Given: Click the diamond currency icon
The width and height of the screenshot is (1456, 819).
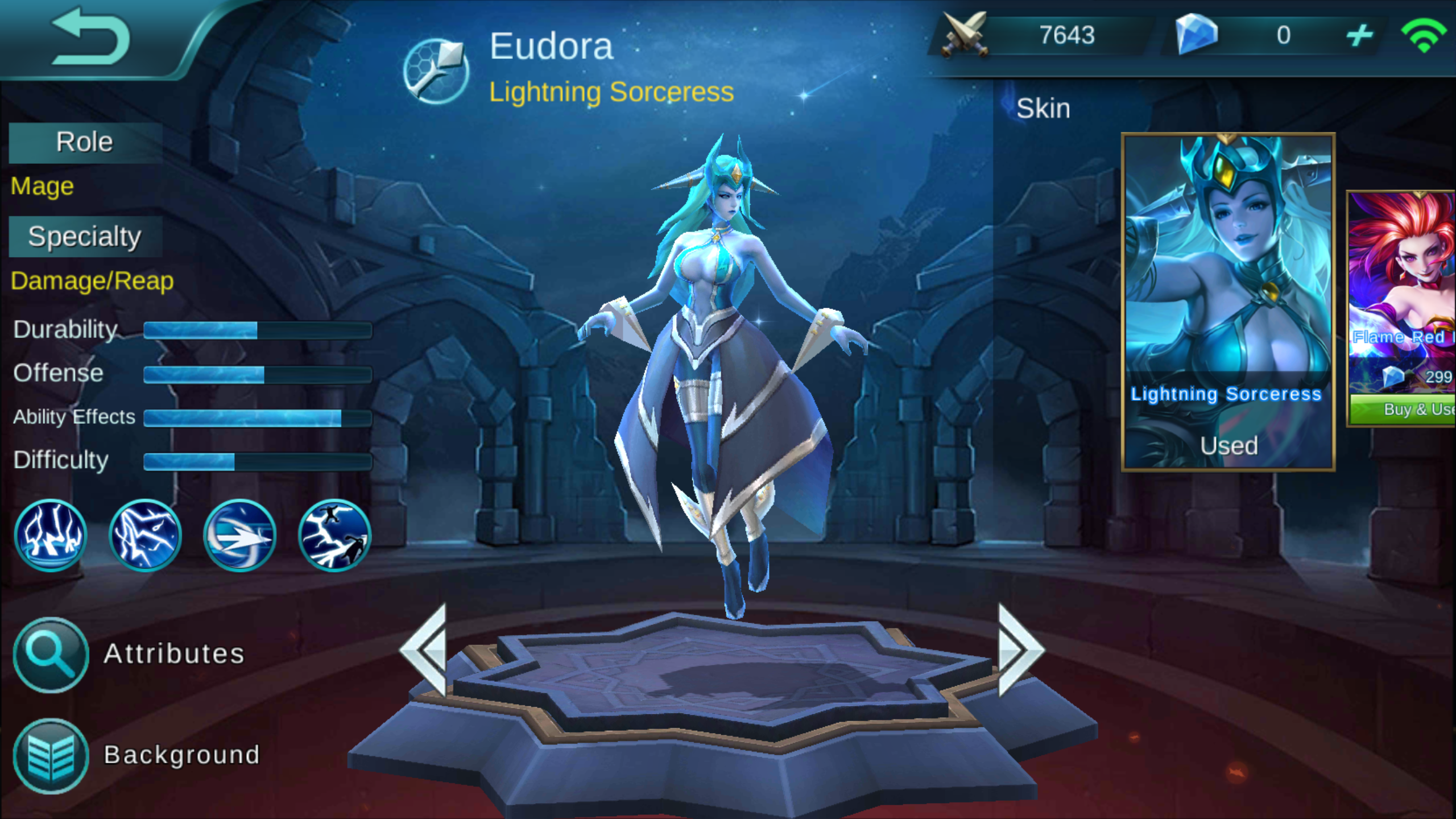Looking at the screenshot, I should pyautogui.click(x=1197, y=35).
